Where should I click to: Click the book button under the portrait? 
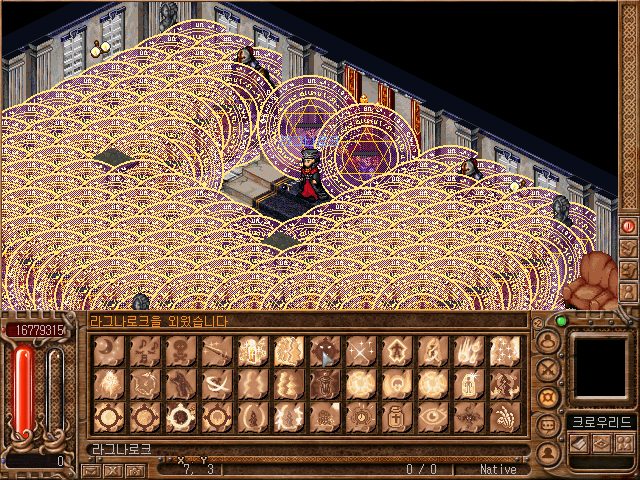point(577,442)
